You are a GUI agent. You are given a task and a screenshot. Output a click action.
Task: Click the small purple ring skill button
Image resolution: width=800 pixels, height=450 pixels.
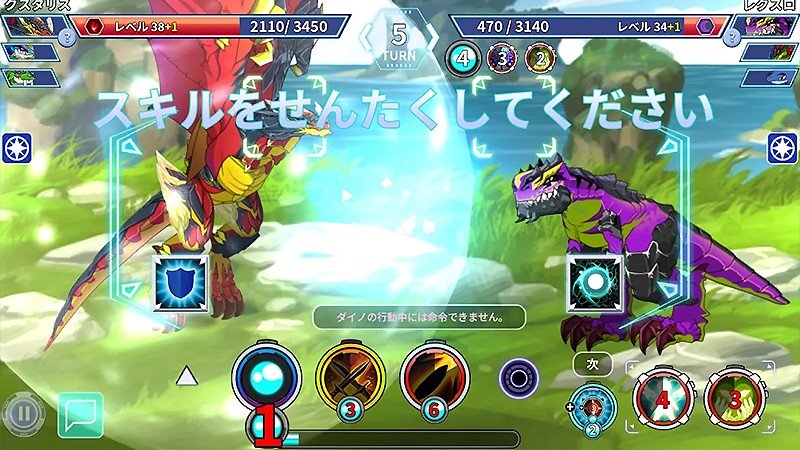517,379
